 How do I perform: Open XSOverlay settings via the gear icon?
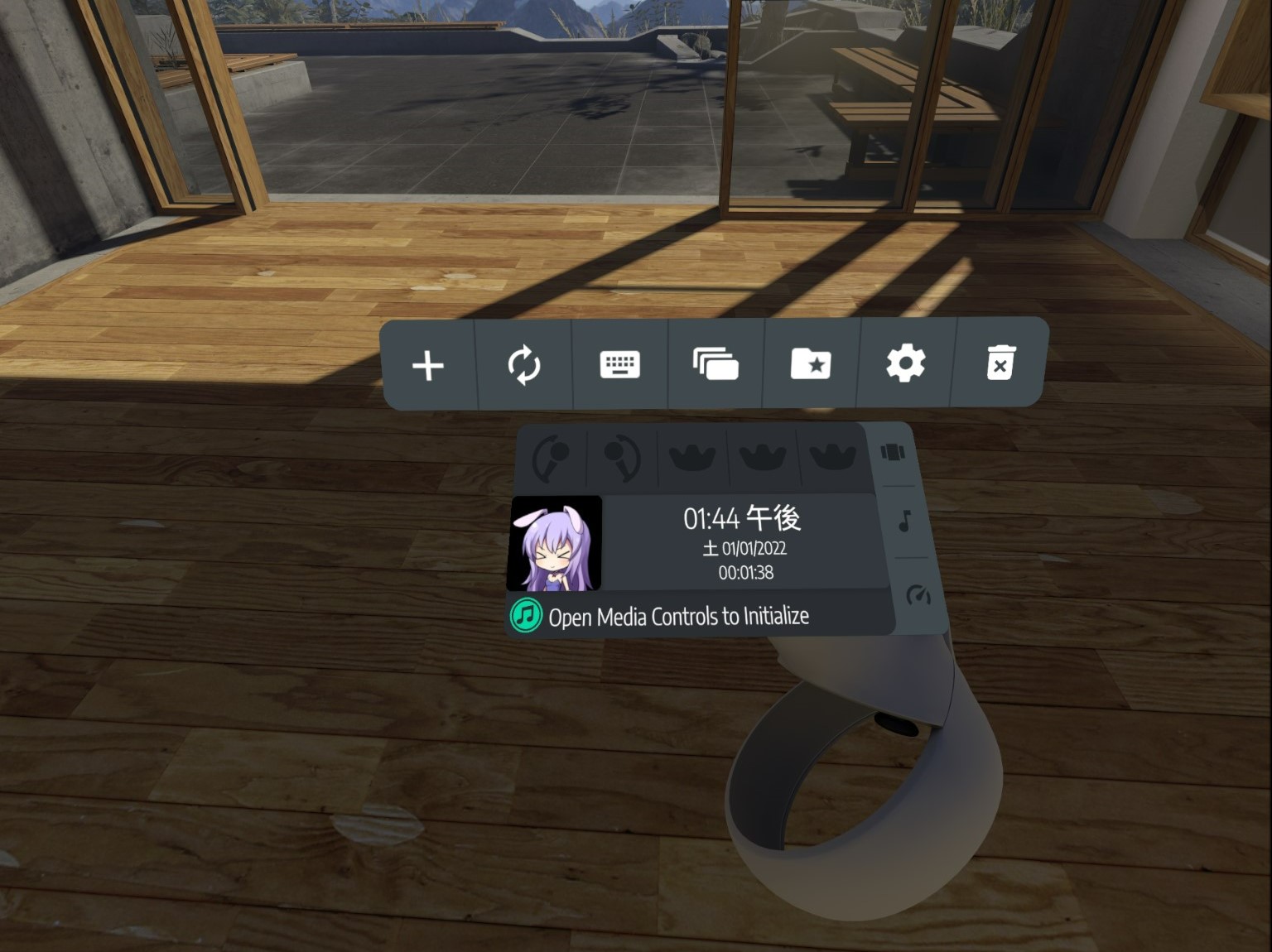click(905, 363)
